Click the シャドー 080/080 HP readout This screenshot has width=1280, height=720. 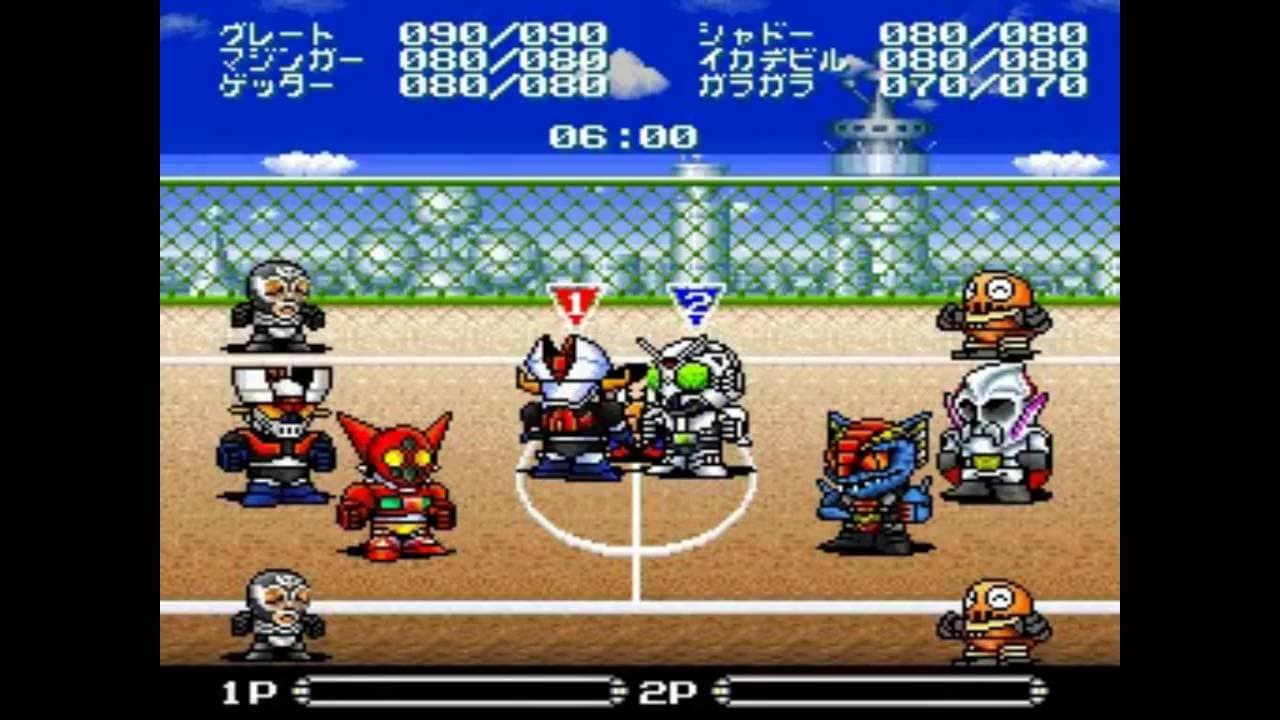(x=890, y=33)
